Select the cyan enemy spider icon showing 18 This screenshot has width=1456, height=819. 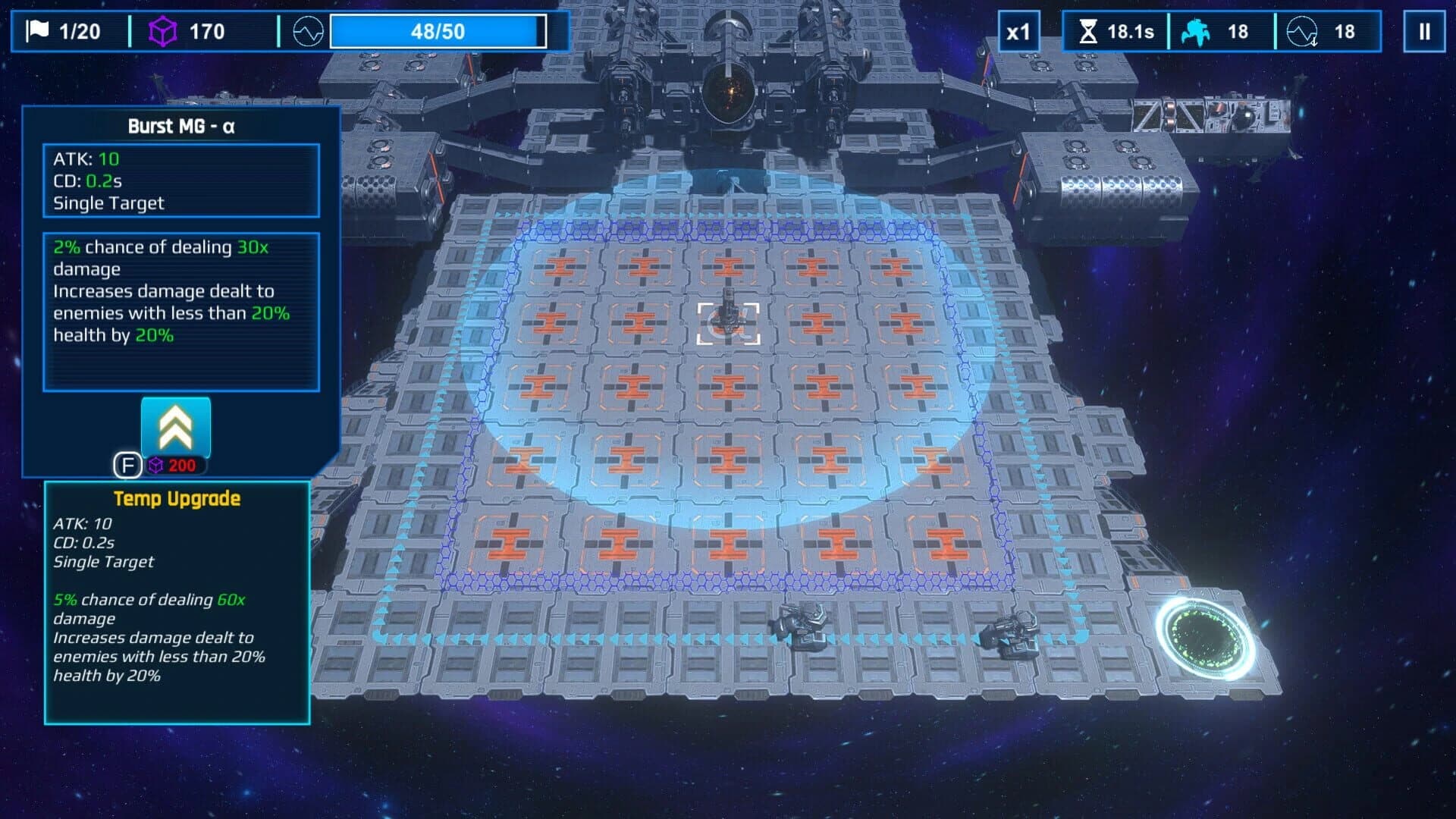point(1196,31)
